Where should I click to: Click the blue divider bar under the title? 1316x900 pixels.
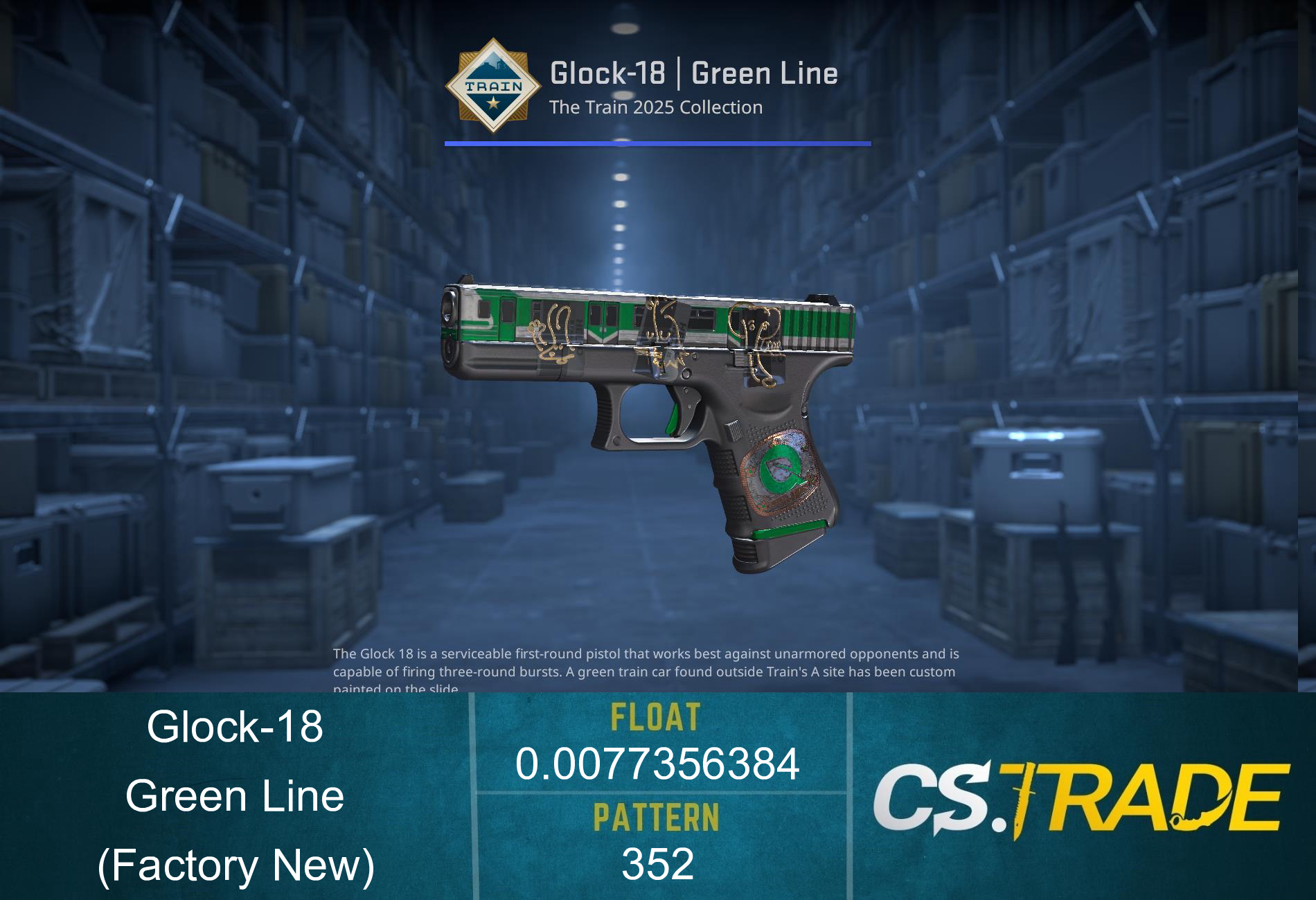click(x=657, y=143)
